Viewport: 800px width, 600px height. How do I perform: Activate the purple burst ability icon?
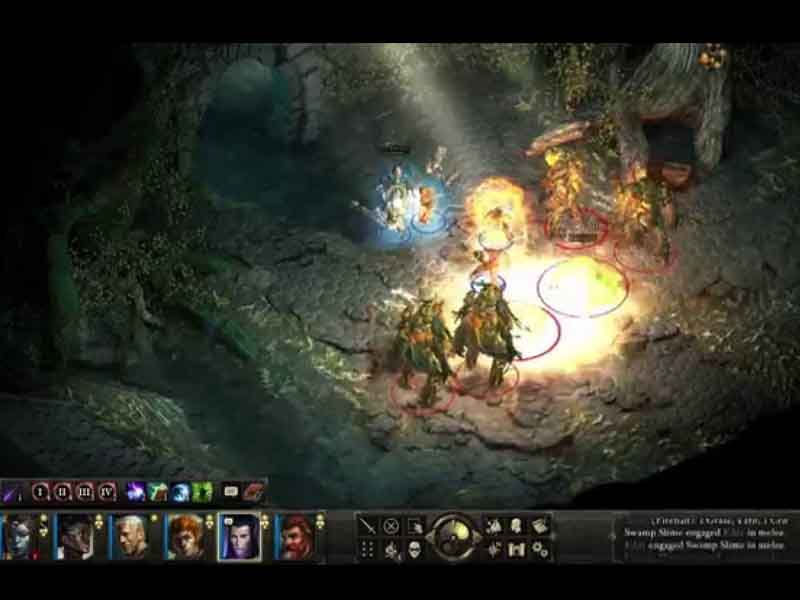tap(135, 491)
